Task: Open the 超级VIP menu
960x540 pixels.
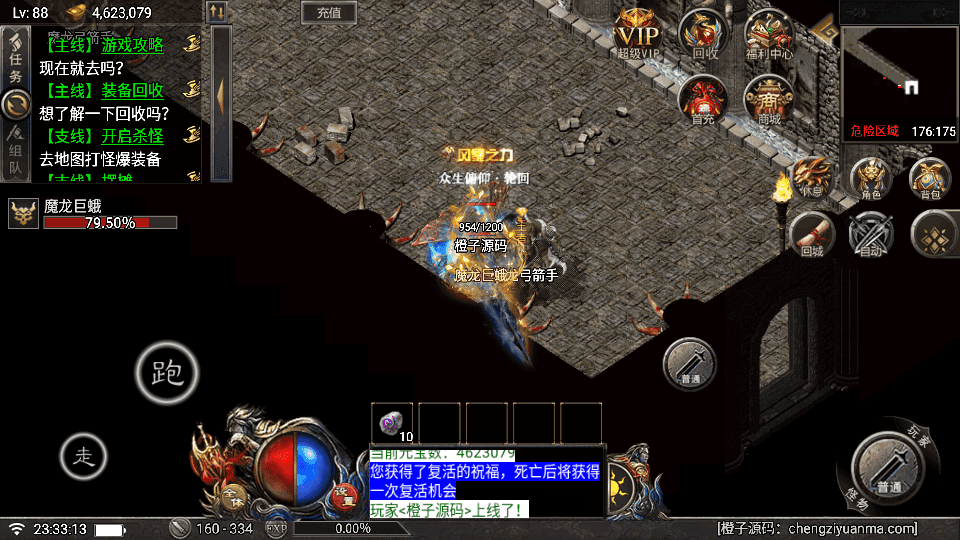Action: [x=638, y=32]
